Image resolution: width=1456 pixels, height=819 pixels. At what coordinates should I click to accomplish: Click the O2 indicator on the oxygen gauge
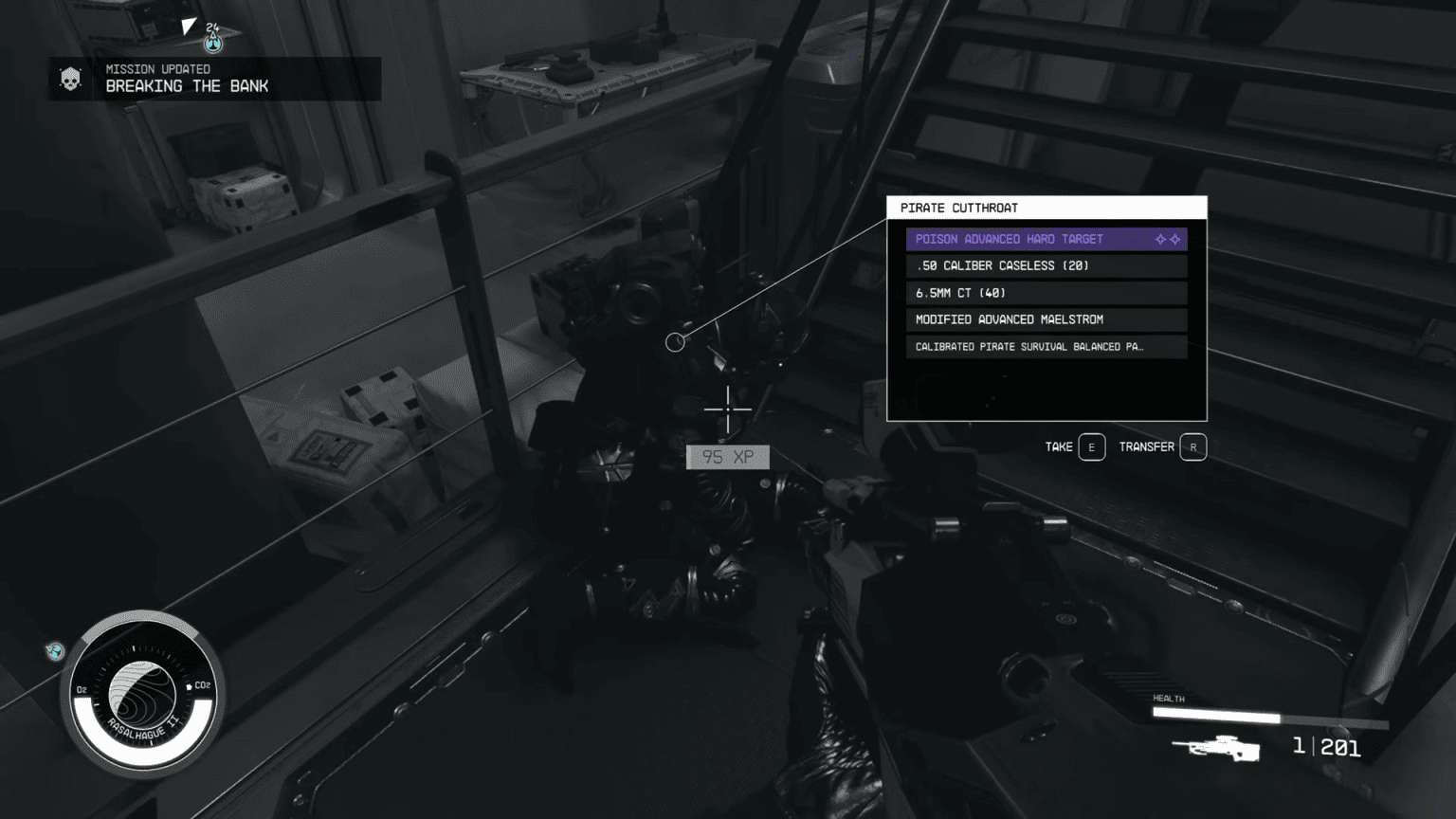click(80, 691)
